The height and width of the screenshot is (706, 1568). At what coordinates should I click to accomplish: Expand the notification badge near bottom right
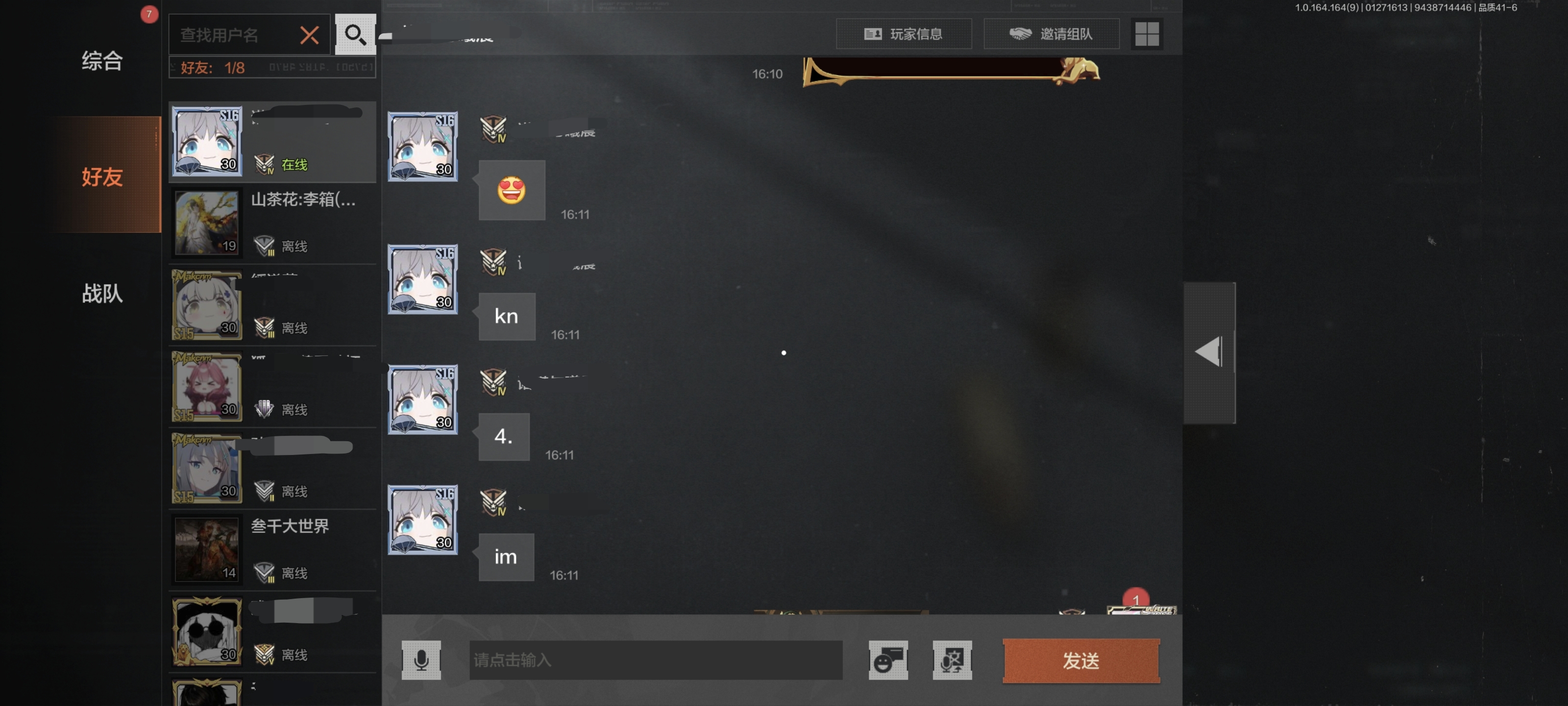pyautogui.click(x=1136, y=601)
